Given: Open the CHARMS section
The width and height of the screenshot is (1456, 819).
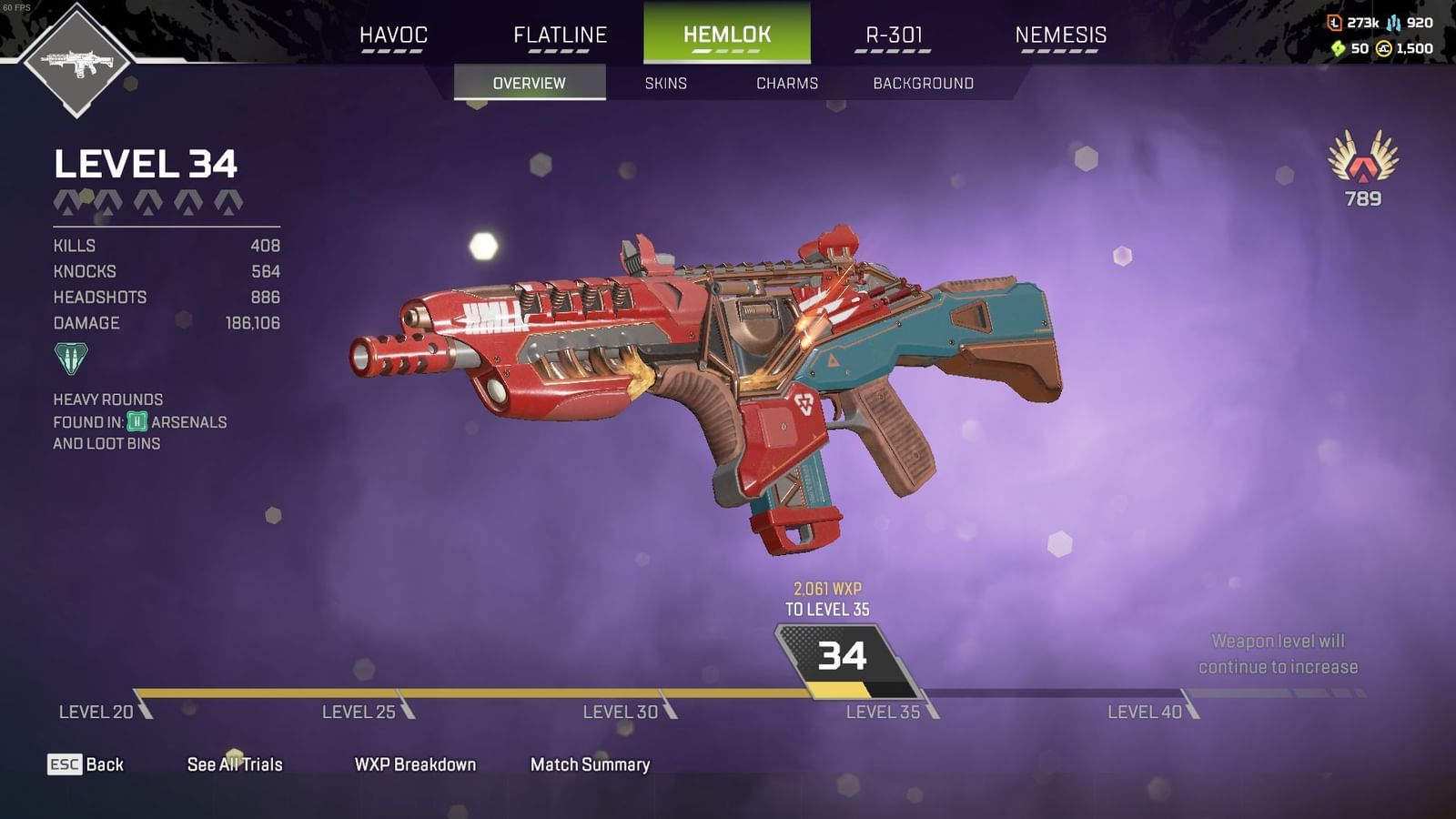Looking at the screenshot, I should 787,83.
